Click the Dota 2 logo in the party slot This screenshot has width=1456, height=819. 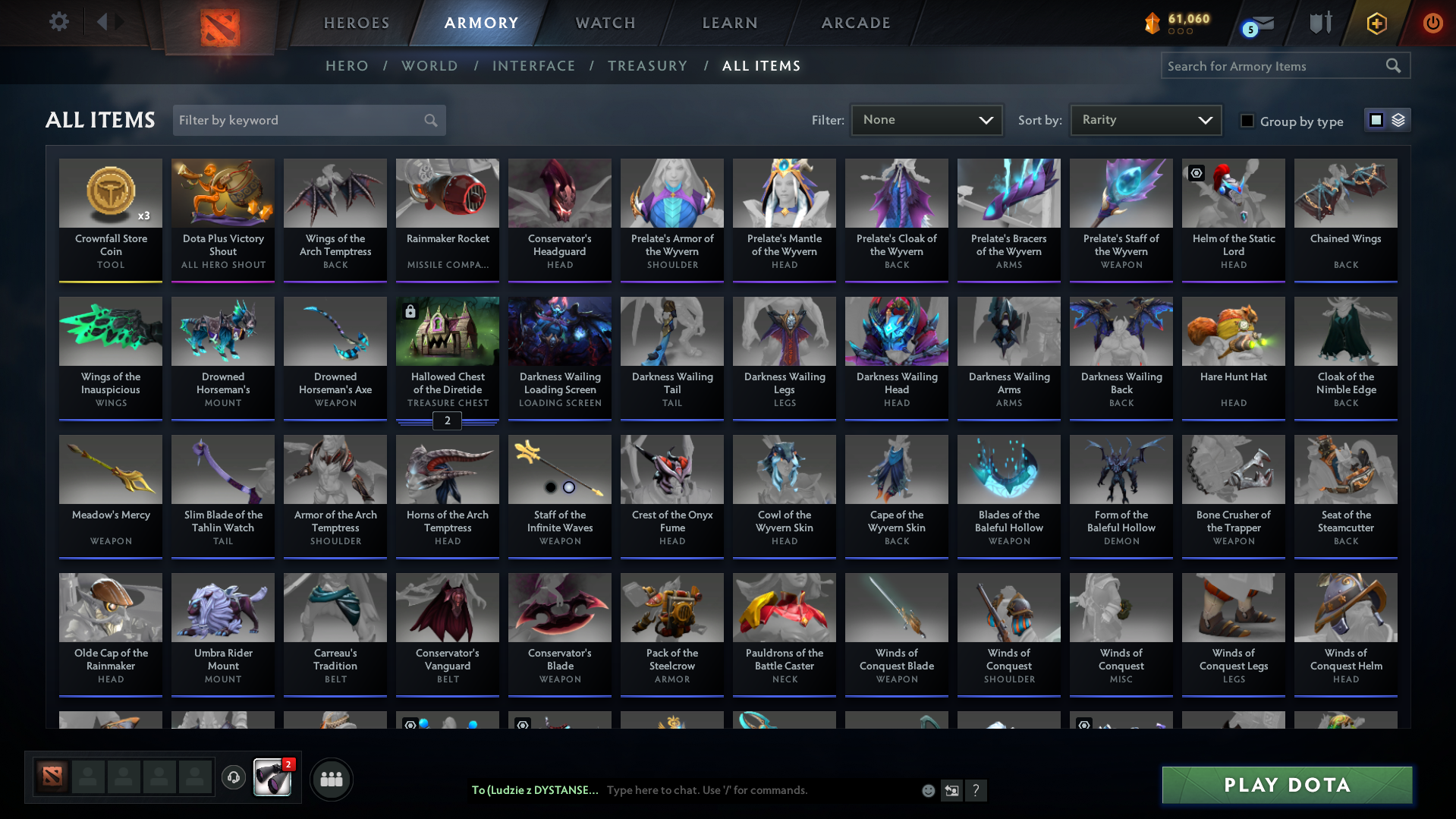[x=51, y=778]
